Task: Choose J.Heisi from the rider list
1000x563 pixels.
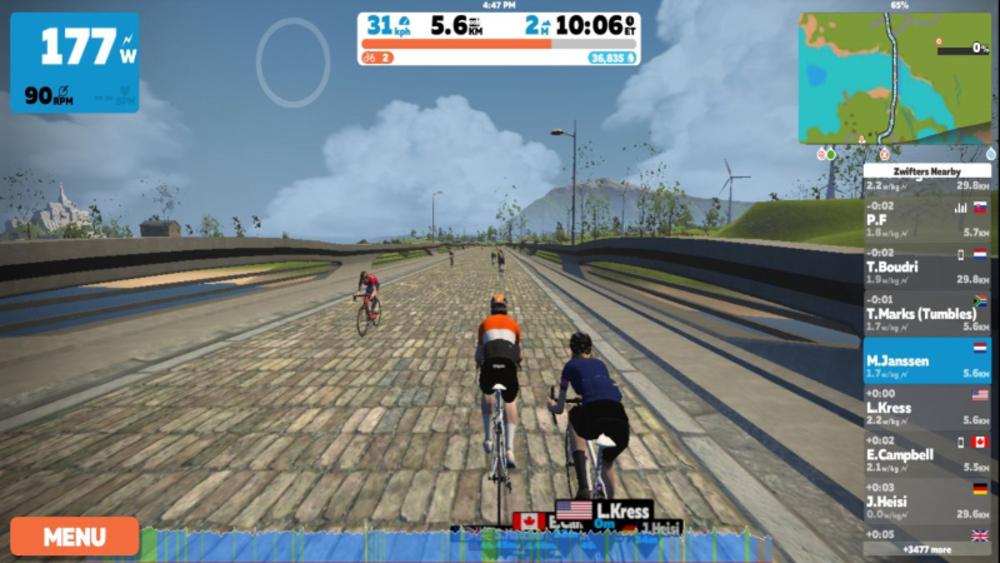Action: [926, 501]
